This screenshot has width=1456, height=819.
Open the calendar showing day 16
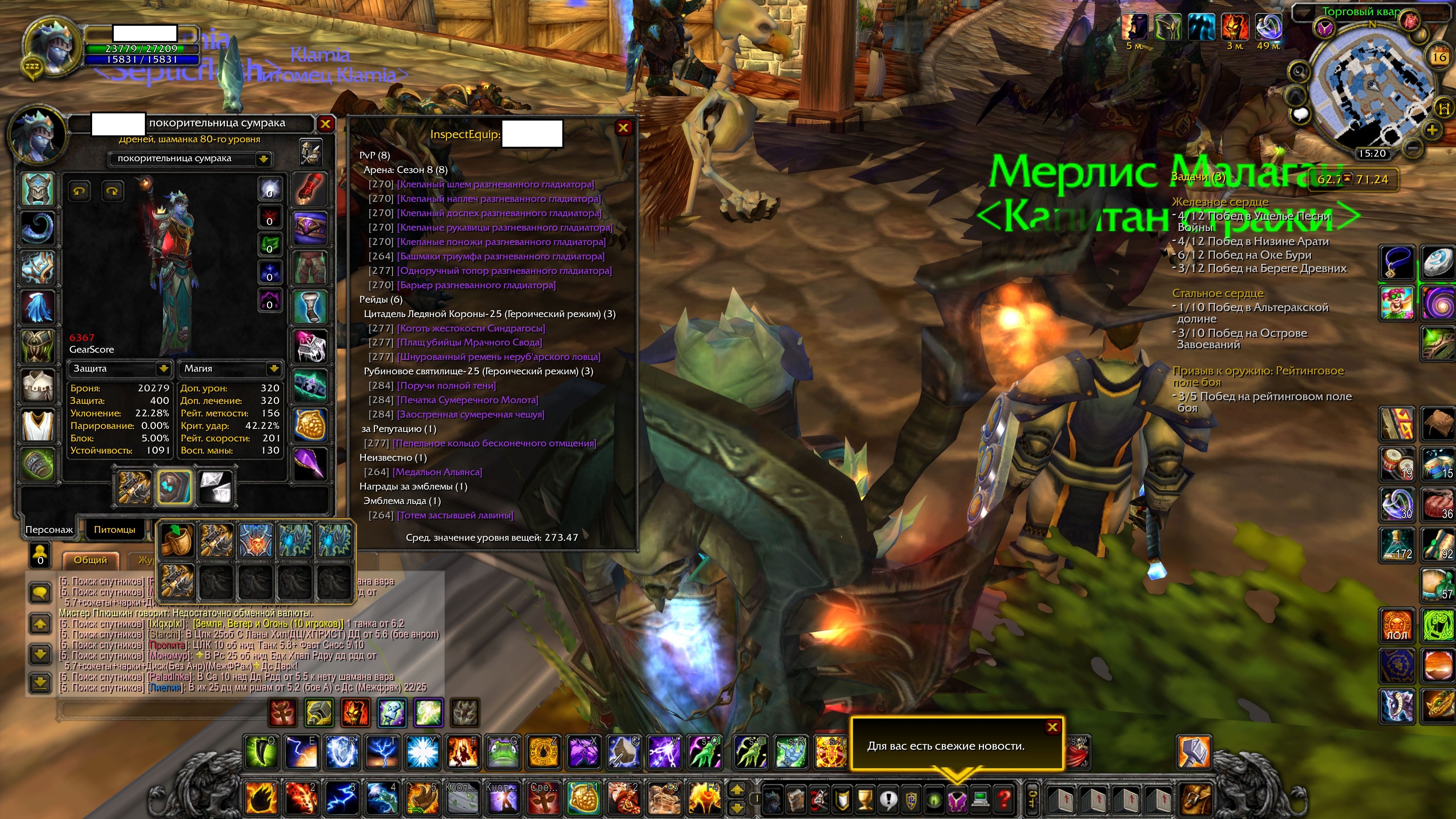[1439, 56]
